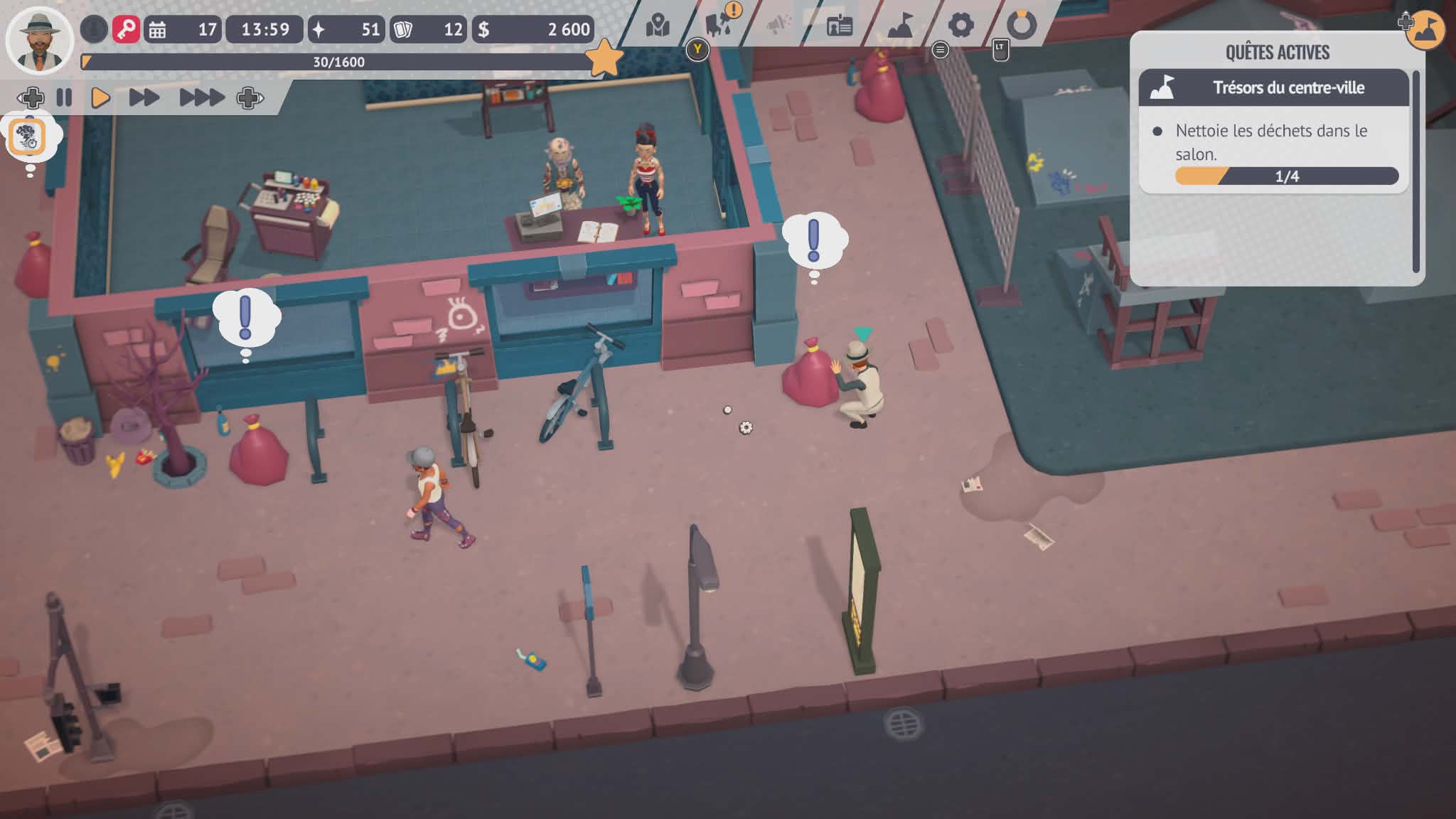Open the orange ring wheel menu
Image resolution: width=1456 pixels, height=819 pixels.
point(1022,25)
